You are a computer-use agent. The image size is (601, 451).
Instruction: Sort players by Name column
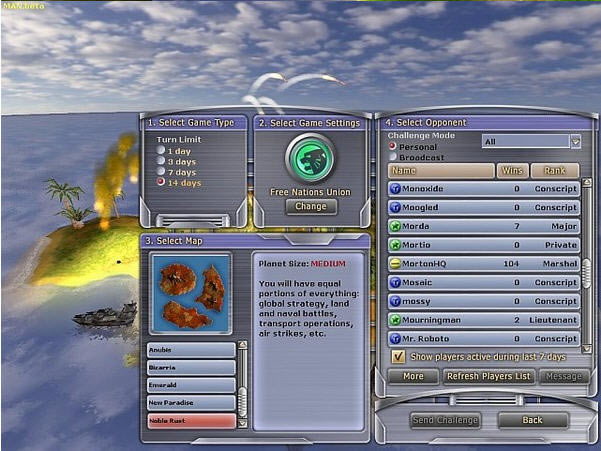[440, 171]
